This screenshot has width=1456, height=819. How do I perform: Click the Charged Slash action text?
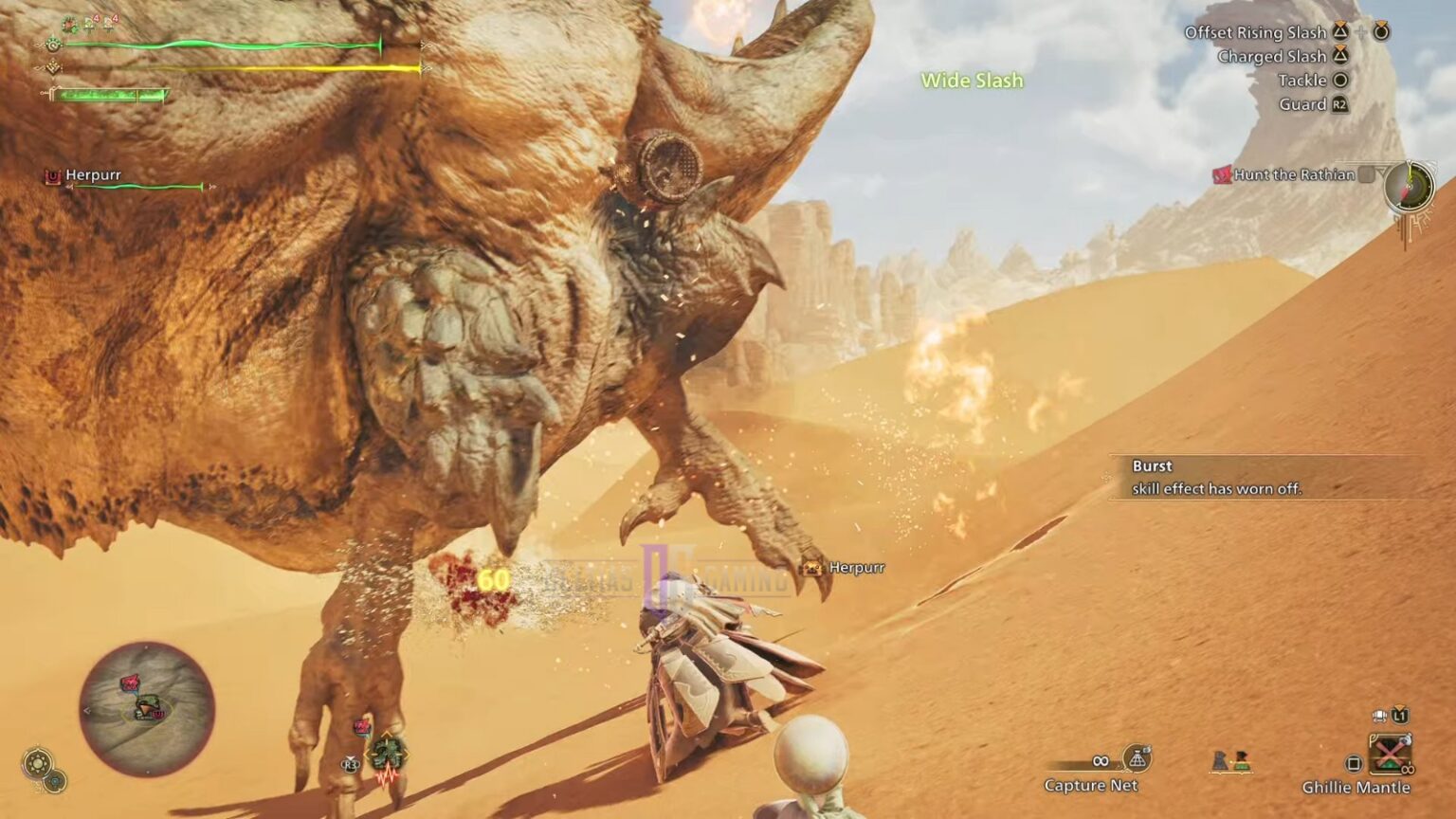tap(1272, 56)
